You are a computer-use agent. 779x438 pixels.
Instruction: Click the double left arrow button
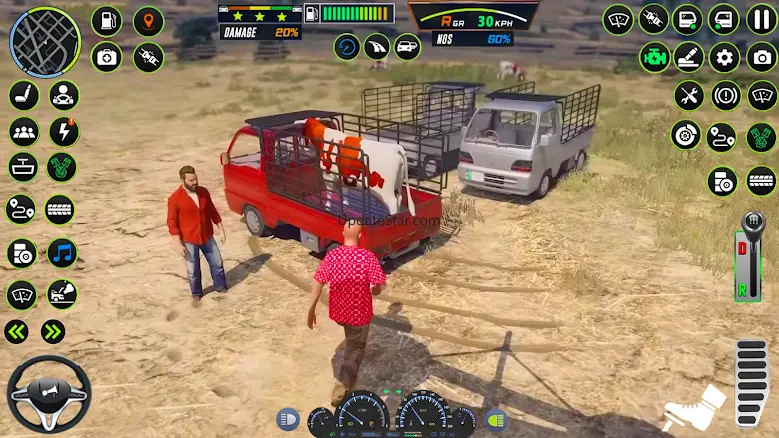[17, 332]
